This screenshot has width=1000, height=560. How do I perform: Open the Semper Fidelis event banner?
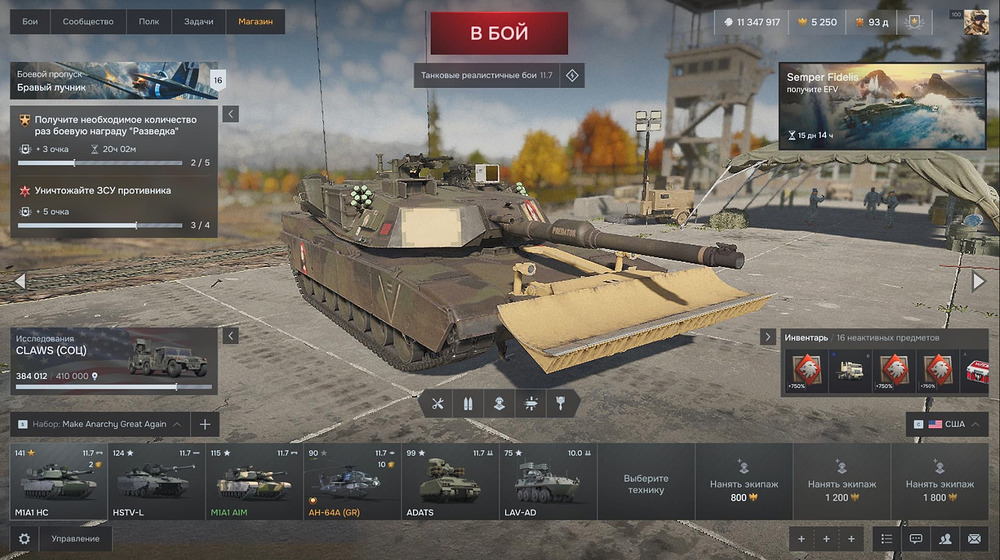click(881, 105)
